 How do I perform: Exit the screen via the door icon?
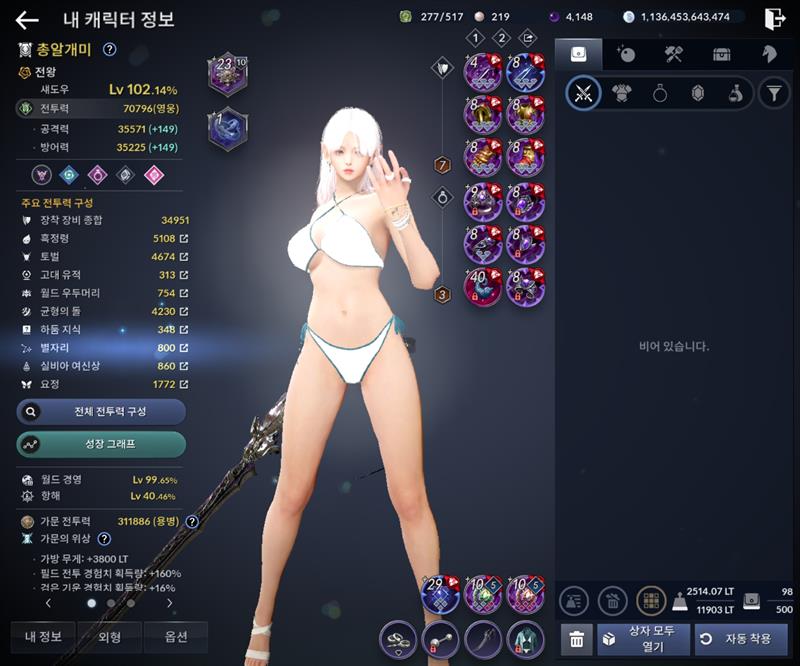pos(774,18)
